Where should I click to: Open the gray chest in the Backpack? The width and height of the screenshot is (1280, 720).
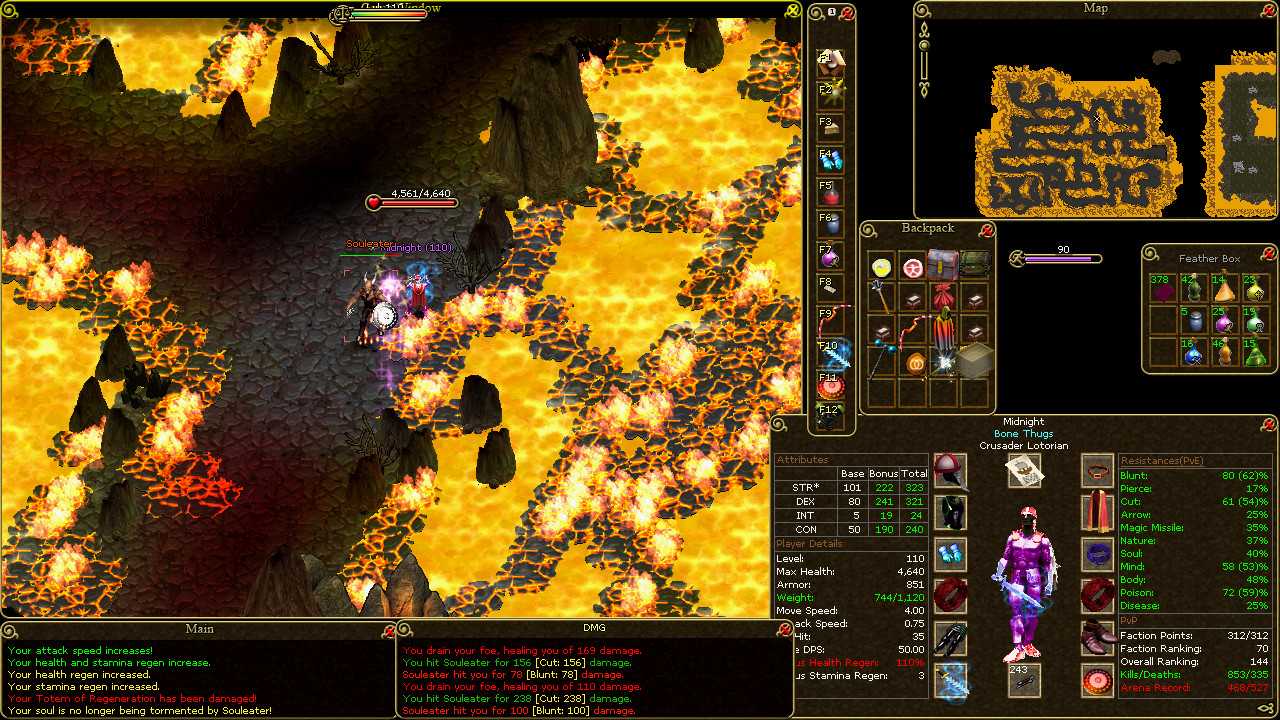point(941,264)
